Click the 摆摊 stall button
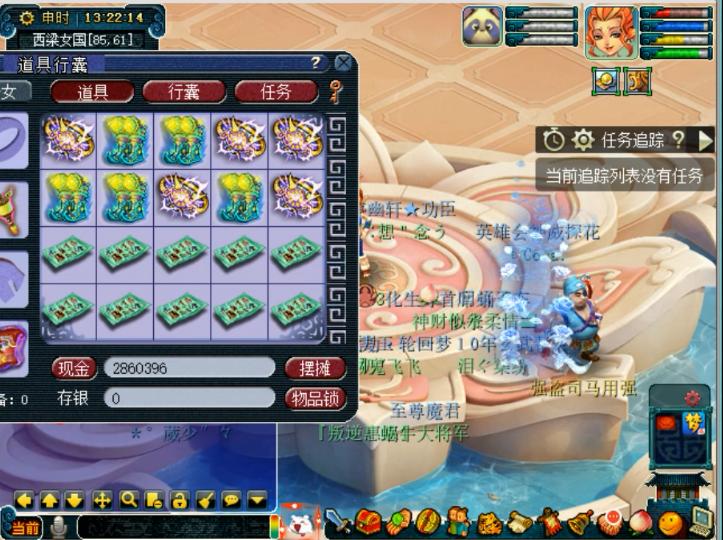723x540 pixels. (315, 368)
